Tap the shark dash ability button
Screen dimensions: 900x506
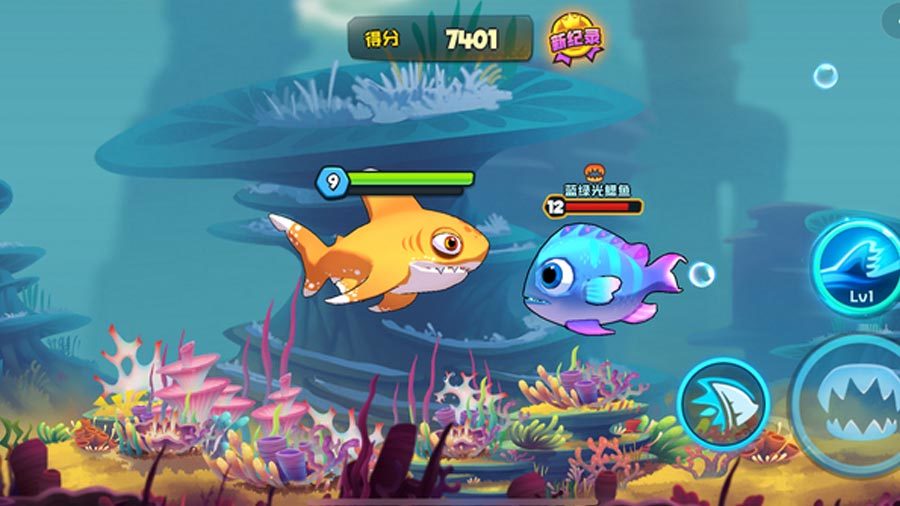tap(722, 403)
